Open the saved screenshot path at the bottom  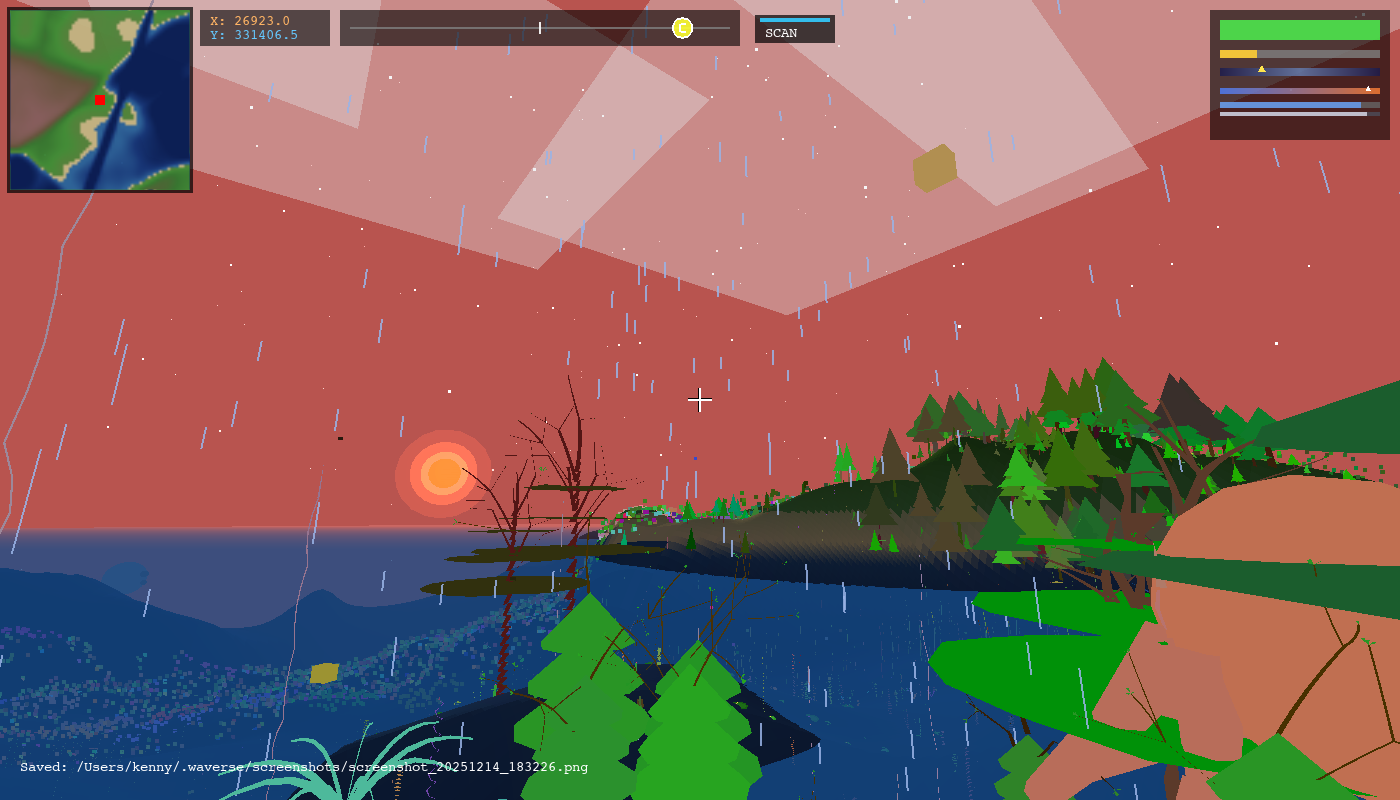point(300,768)
